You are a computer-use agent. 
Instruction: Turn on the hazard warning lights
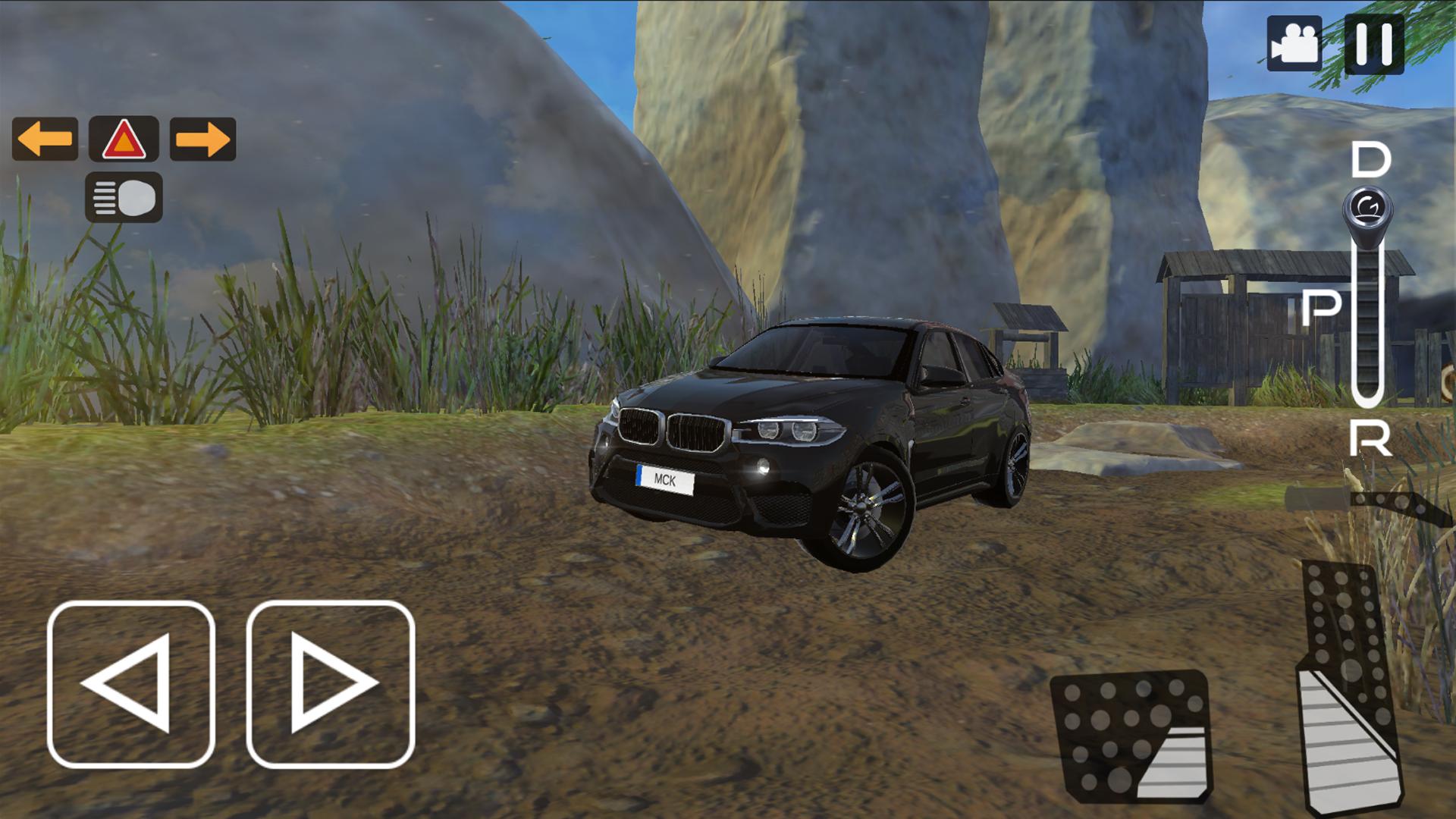(124, 139)
